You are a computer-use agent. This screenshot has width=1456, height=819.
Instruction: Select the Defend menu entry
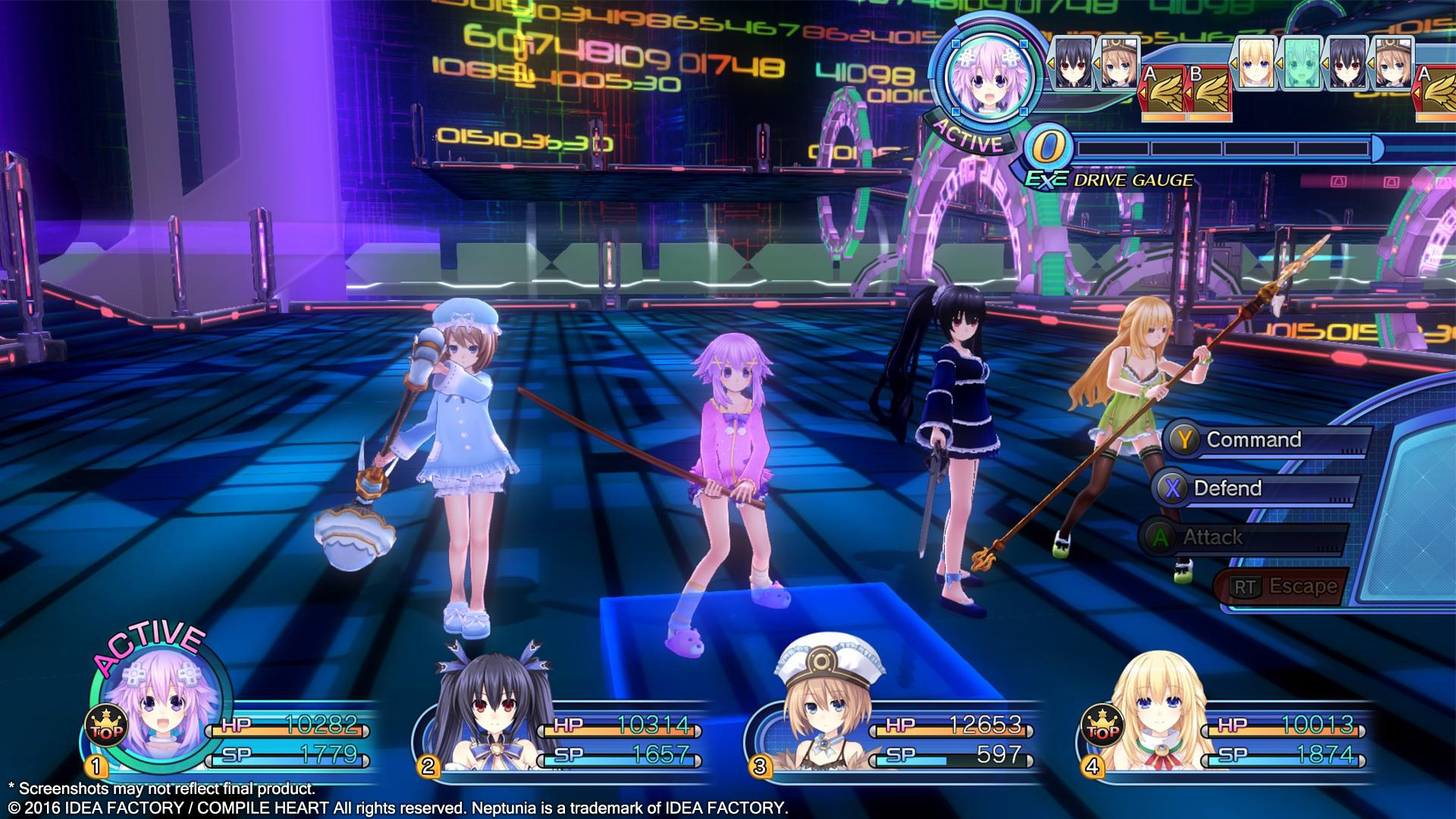coord(1244,488)
